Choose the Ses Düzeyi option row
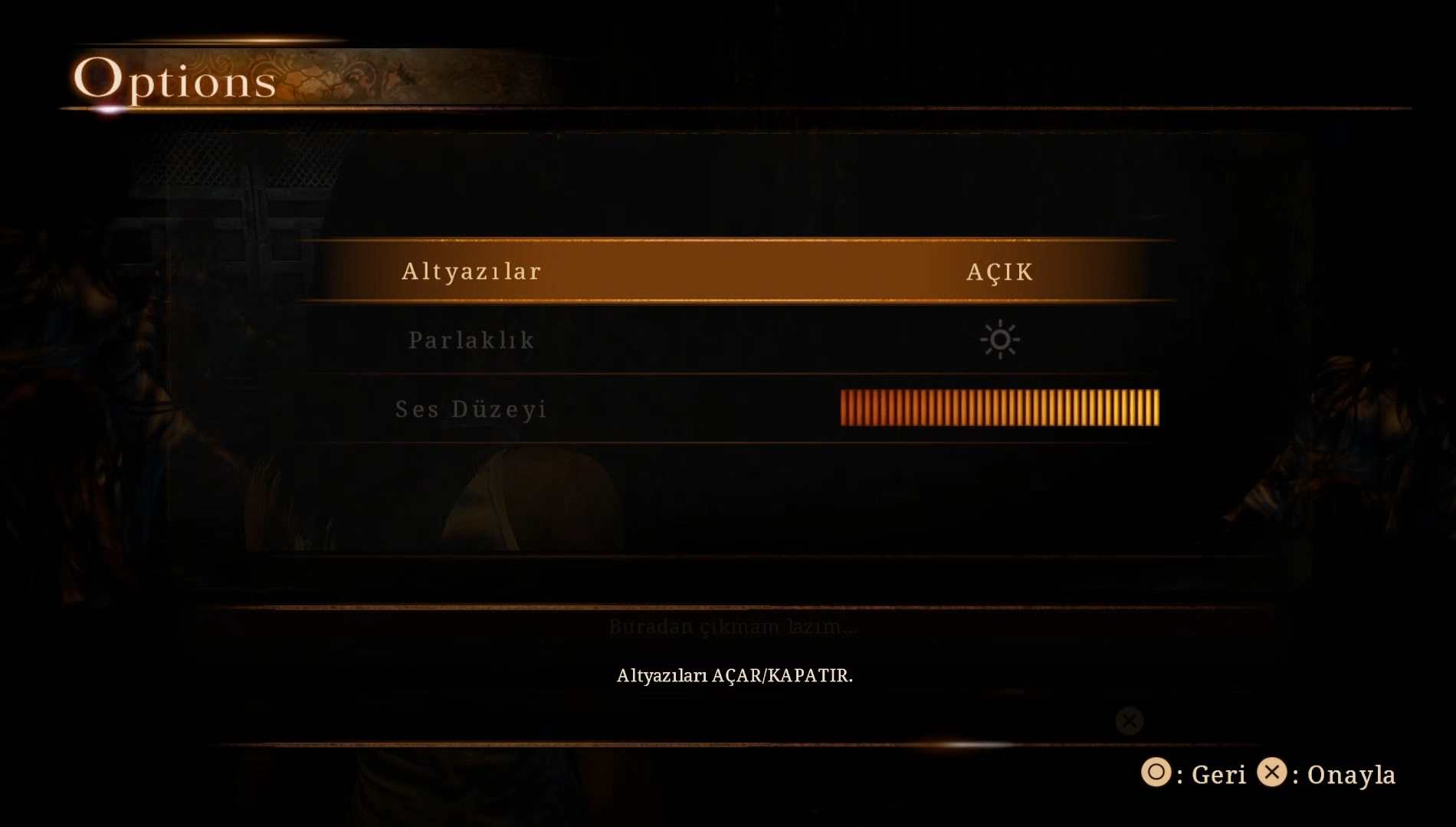 (471, 409)
